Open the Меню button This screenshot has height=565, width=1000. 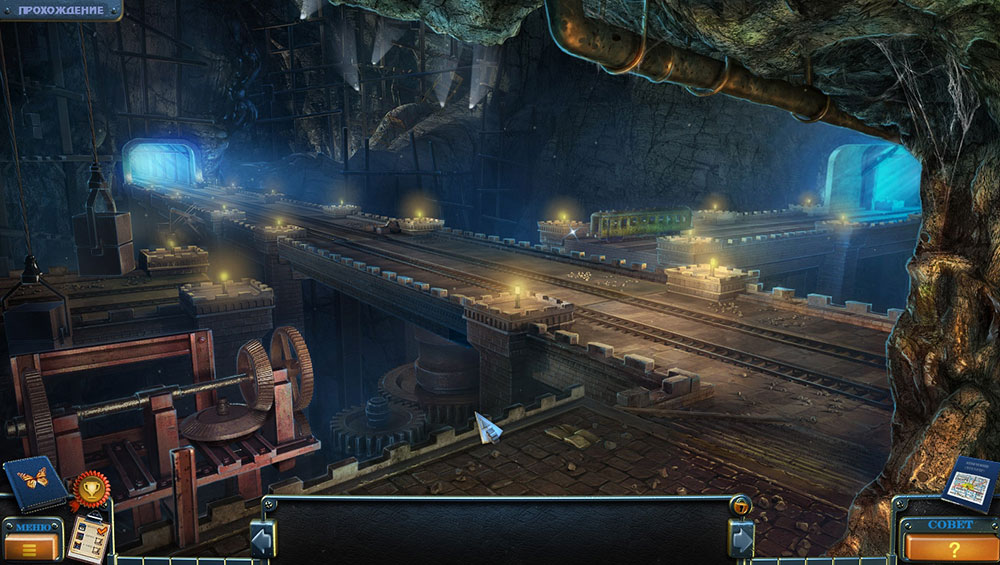tap(32, 540)
